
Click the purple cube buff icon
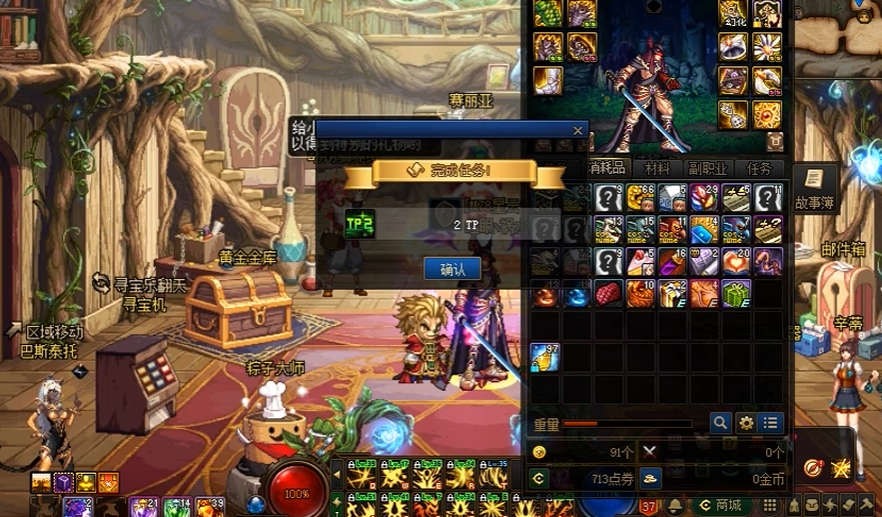(64, 484)
